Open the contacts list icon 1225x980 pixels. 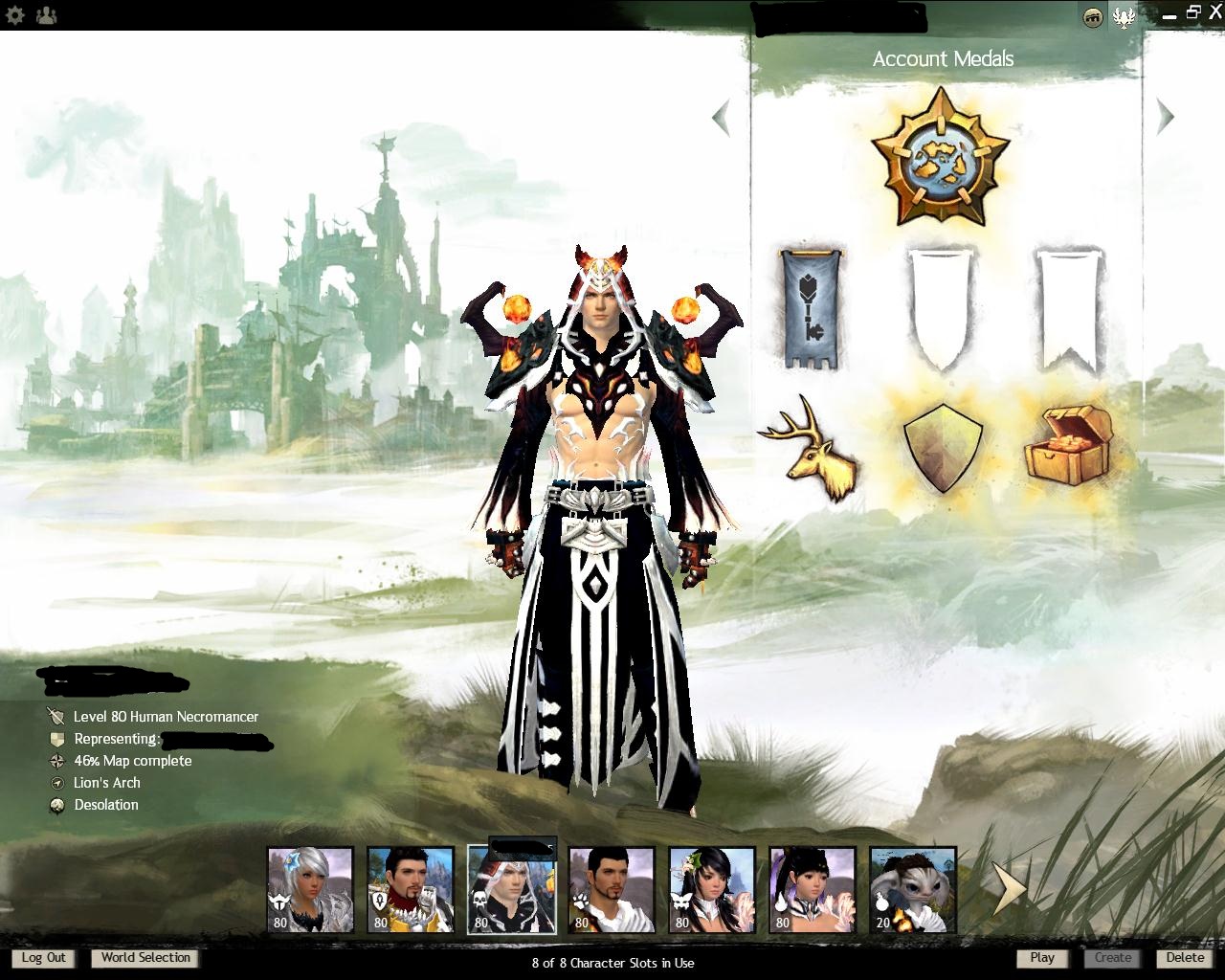[x=45, y=15]
